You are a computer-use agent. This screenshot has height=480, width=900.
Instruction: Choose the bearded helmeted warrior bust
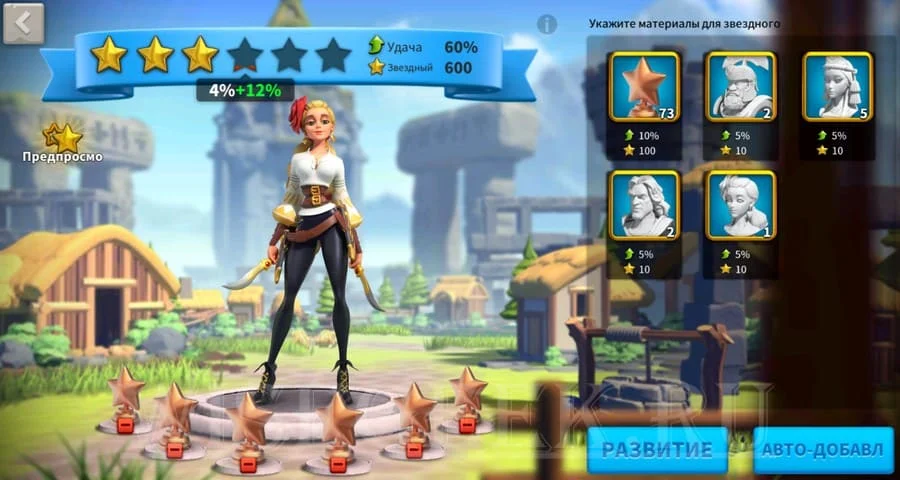click(x=741, y=87)
